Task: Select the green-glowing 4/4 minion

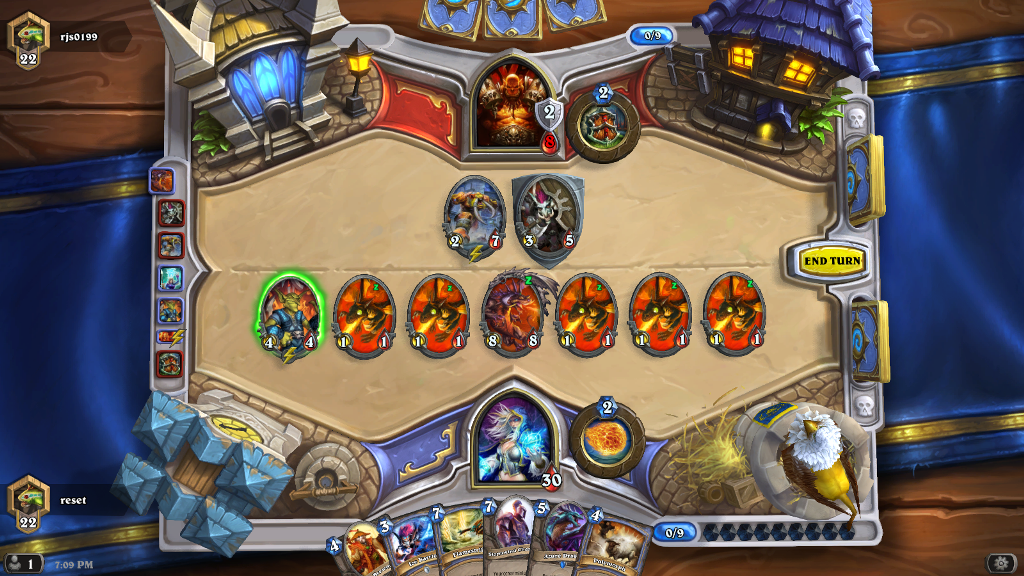Action: [x=289, y=313]
